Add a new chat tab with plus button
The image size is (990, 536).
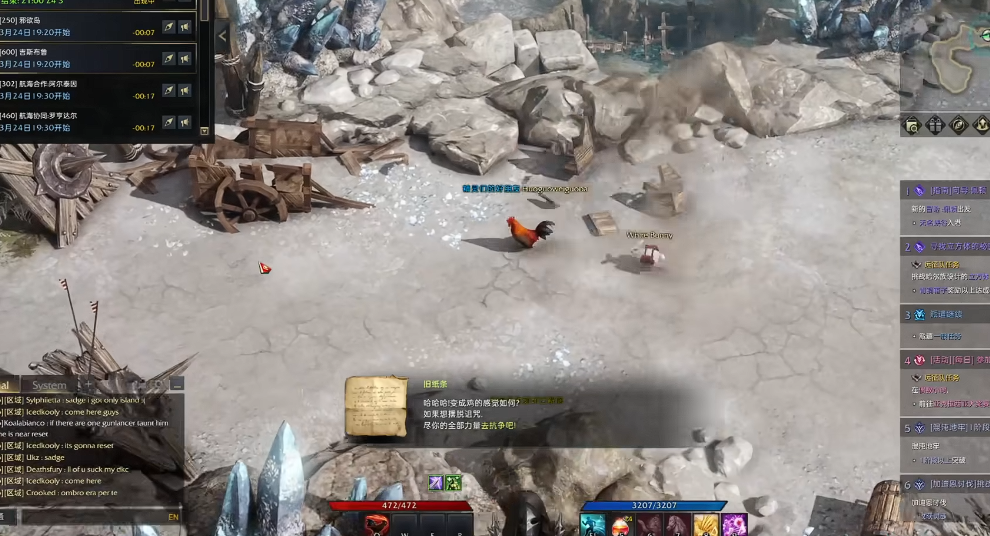88,385
